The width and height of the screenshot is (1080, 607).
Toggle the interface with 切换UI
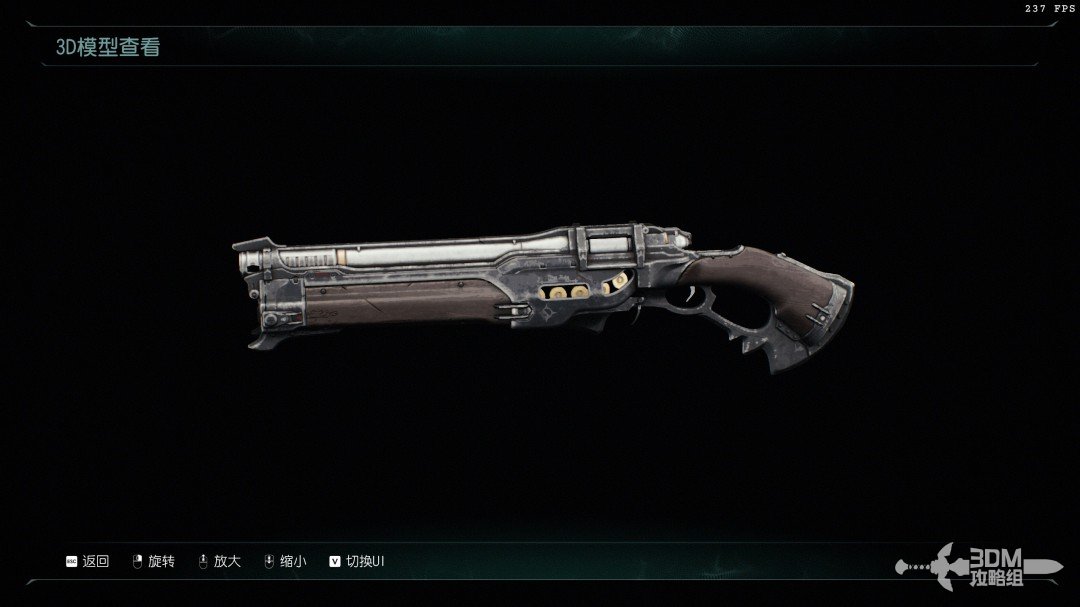pyautogui.click(x=357, y=562)
